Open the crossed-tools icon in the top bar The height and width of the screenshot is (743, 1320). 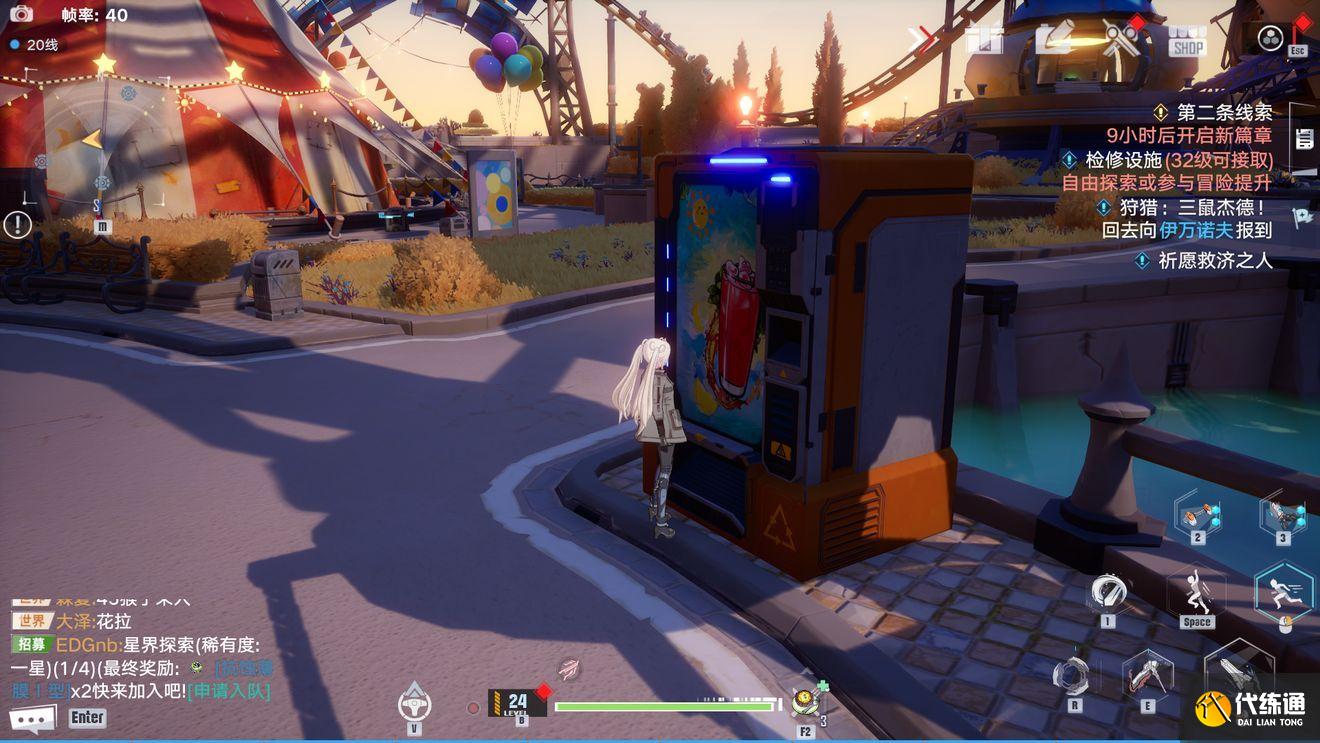pyautogui.click(x=1121, y=39)
